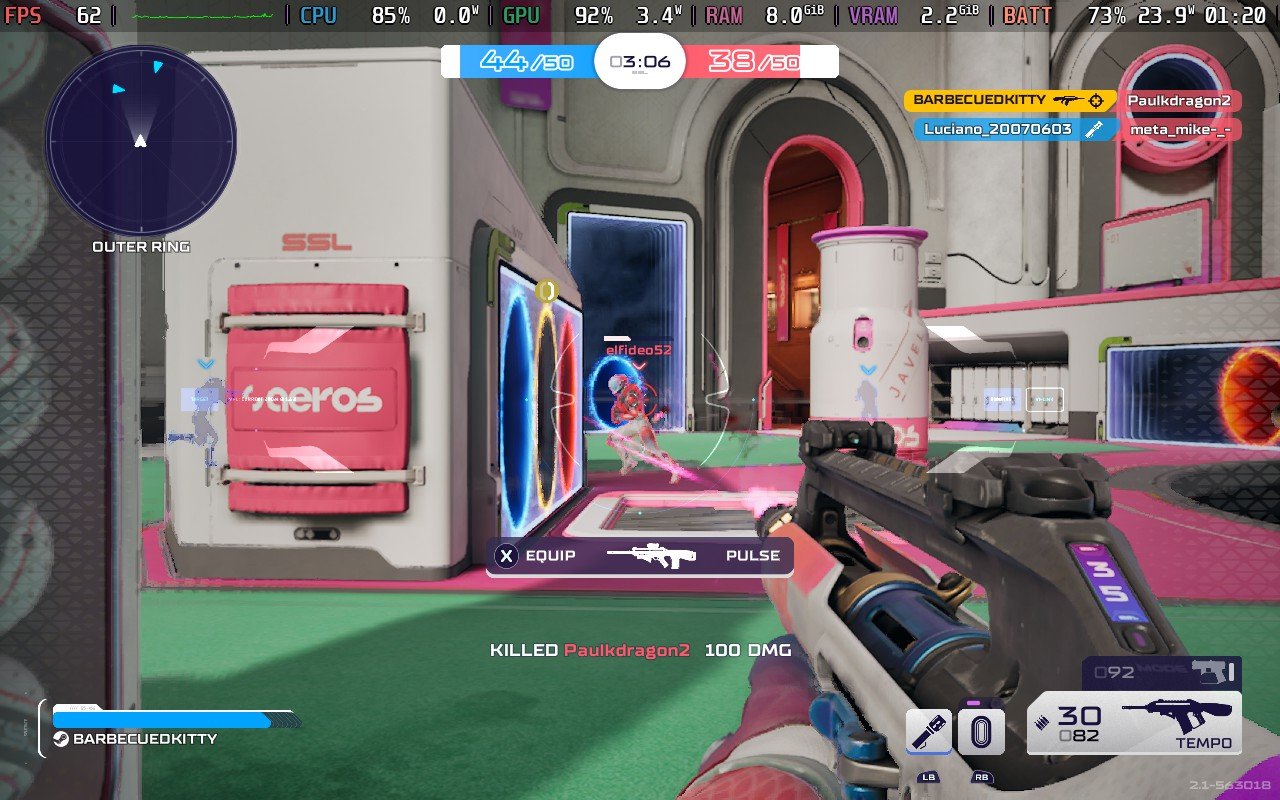Click meta_mike-_- in the enemy roster
This screenshot has width=1280, height=800.
click(1181, 129)
